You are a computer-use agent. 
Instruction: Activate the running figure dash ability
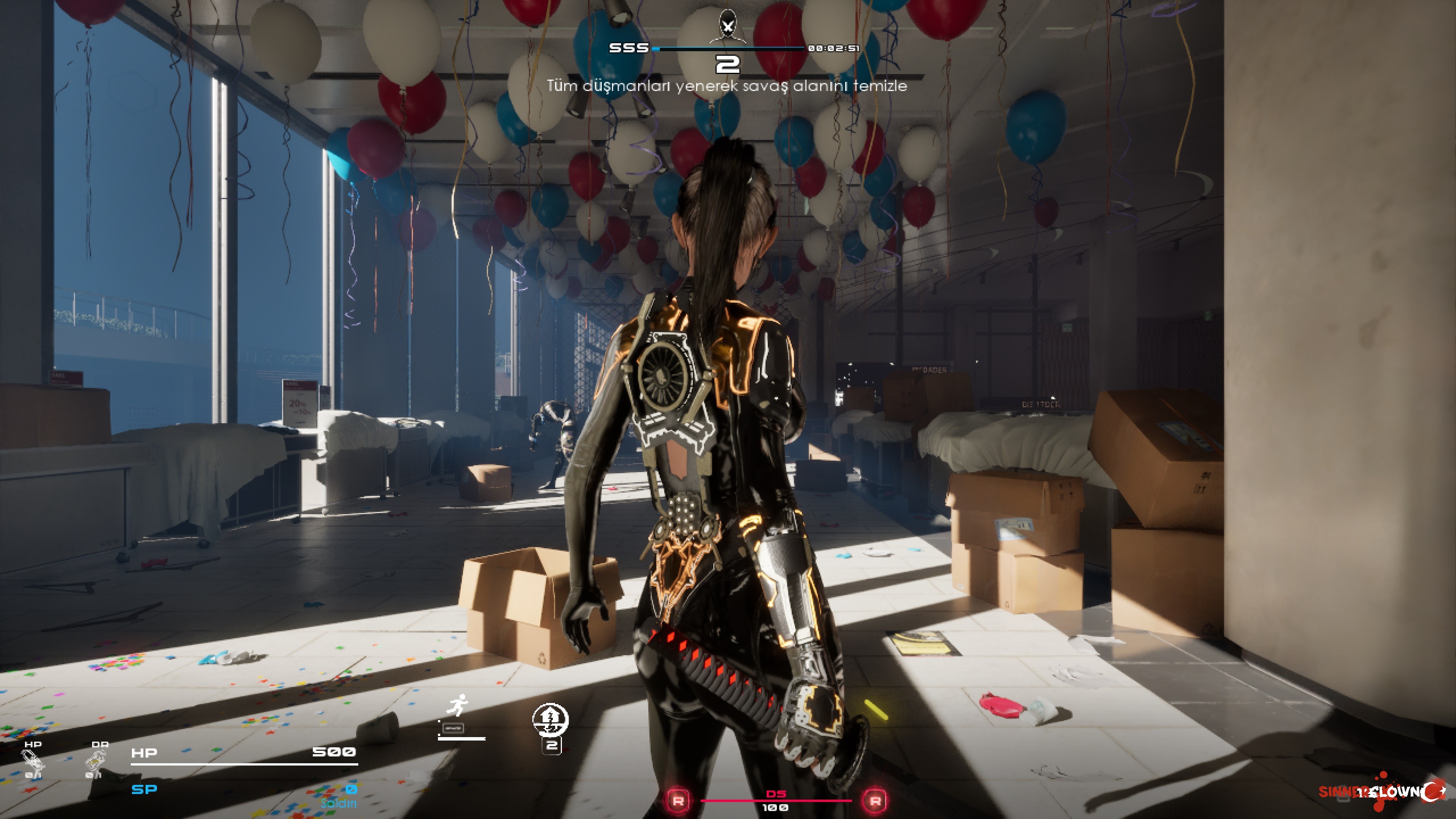(x=458, y=706)
